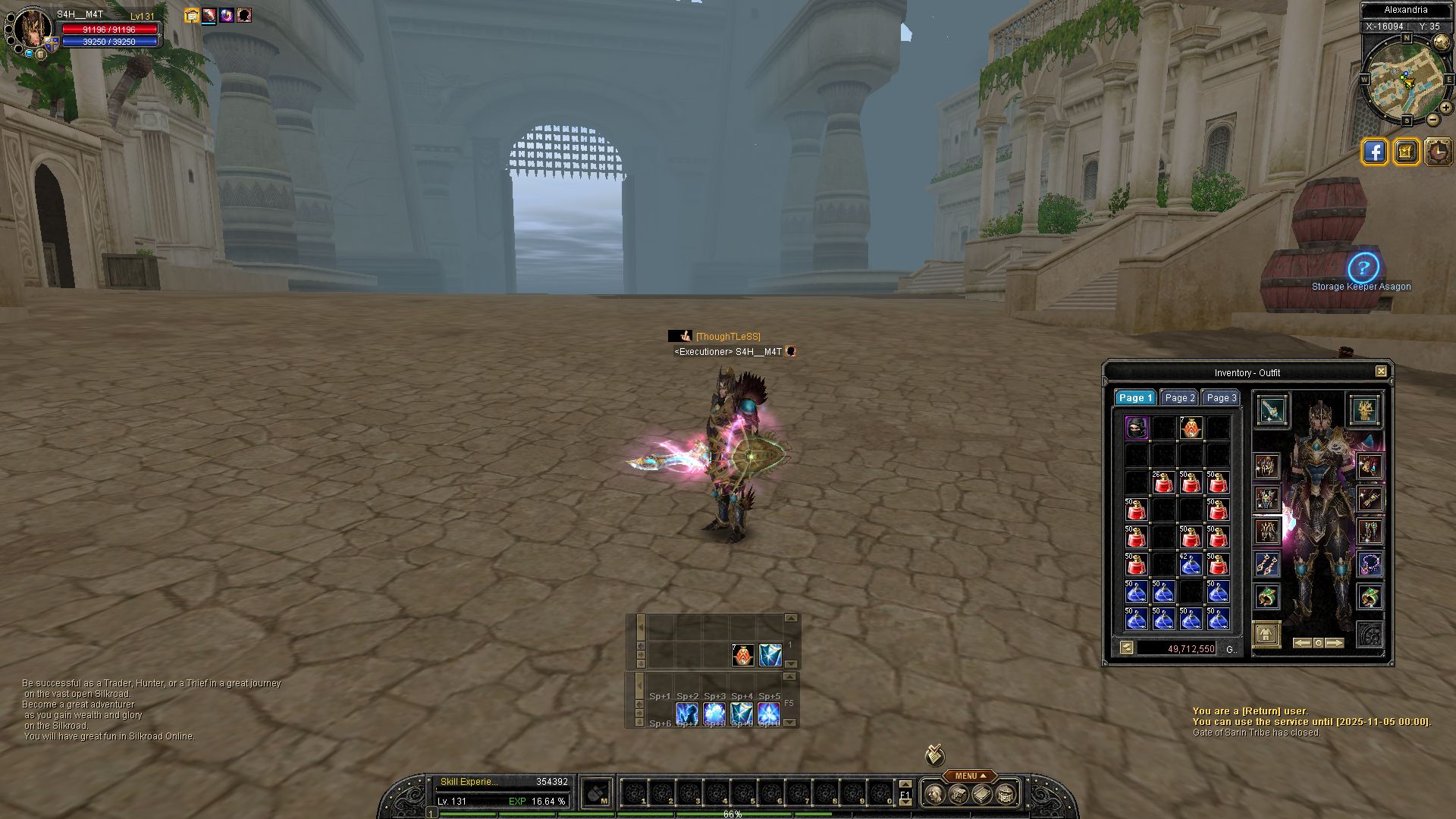Zoom out the minimap
This screenshot has width=1456, height=819.
coord(1432,120)
